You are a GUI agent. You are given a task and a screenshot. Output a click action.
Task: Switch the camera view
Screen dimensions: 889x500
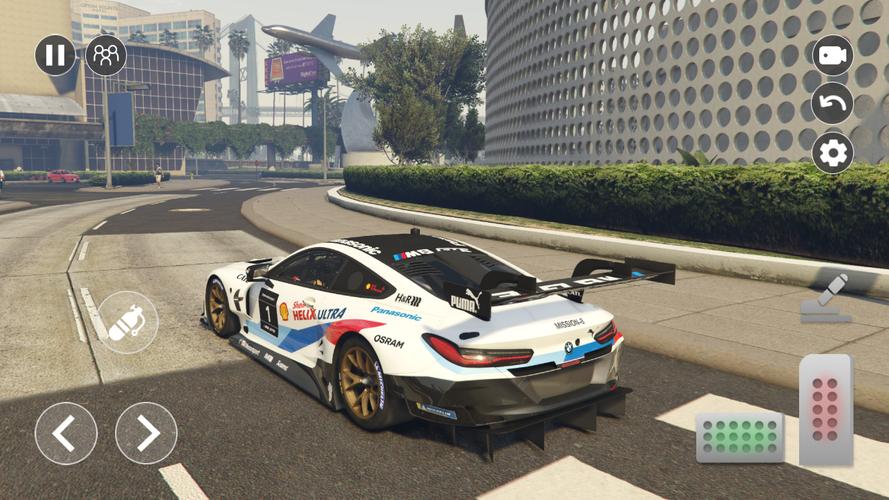pos(832,55)
